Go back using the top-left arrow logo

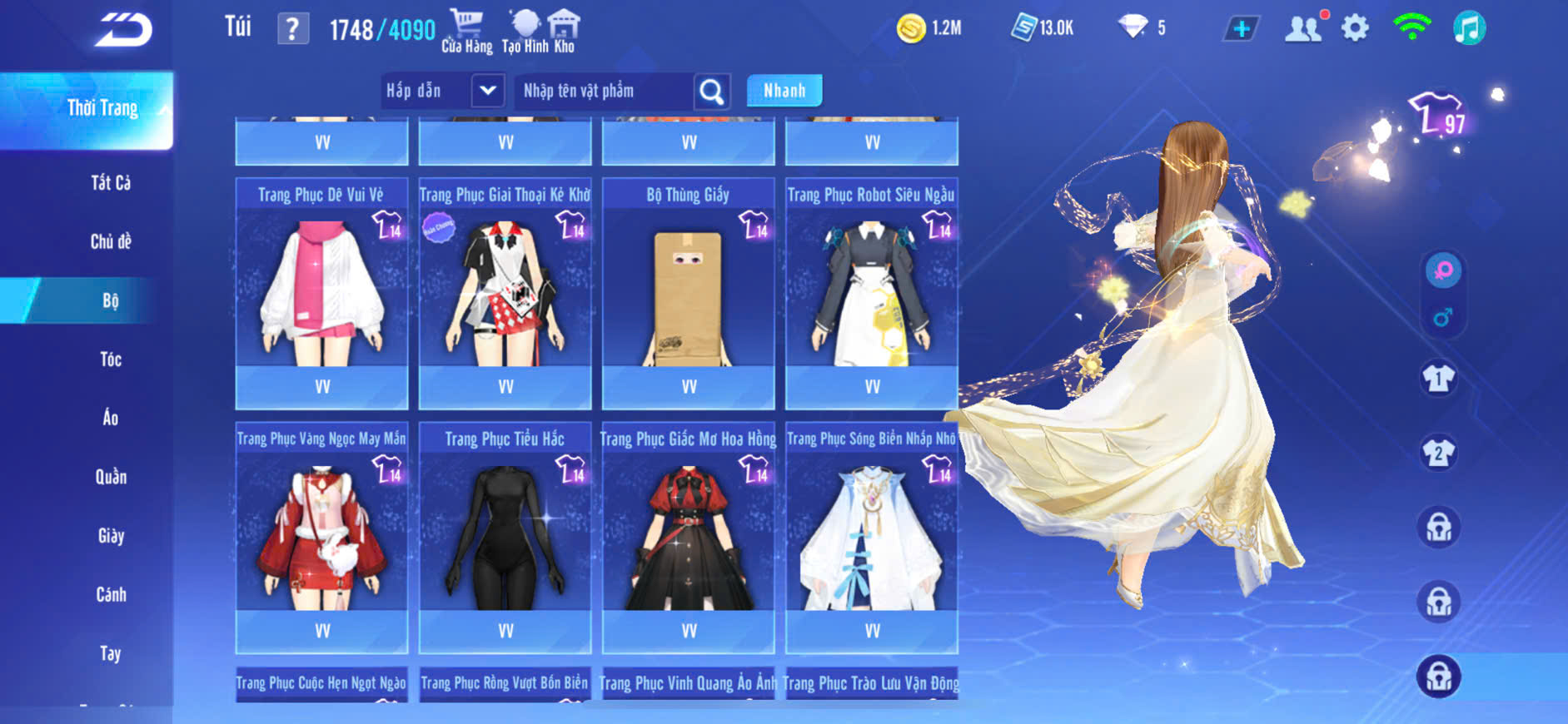(123, 30)
